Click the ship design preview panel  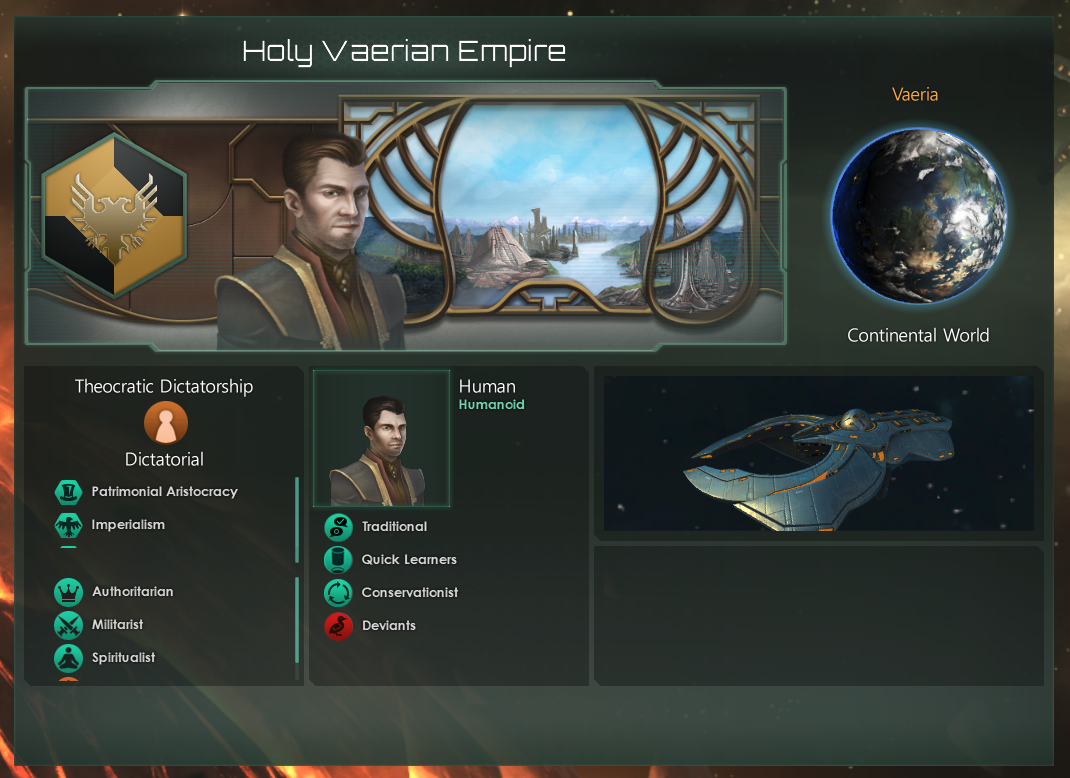[x=818, y=453]
